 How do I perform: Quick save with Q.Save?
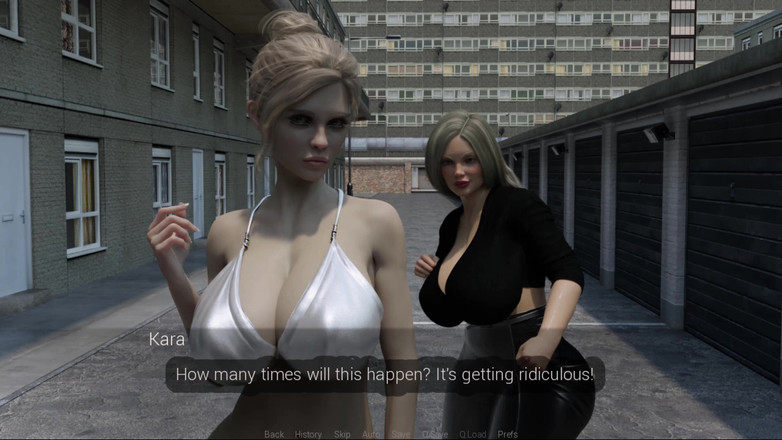pyautogui.click(x=435, y=434)
